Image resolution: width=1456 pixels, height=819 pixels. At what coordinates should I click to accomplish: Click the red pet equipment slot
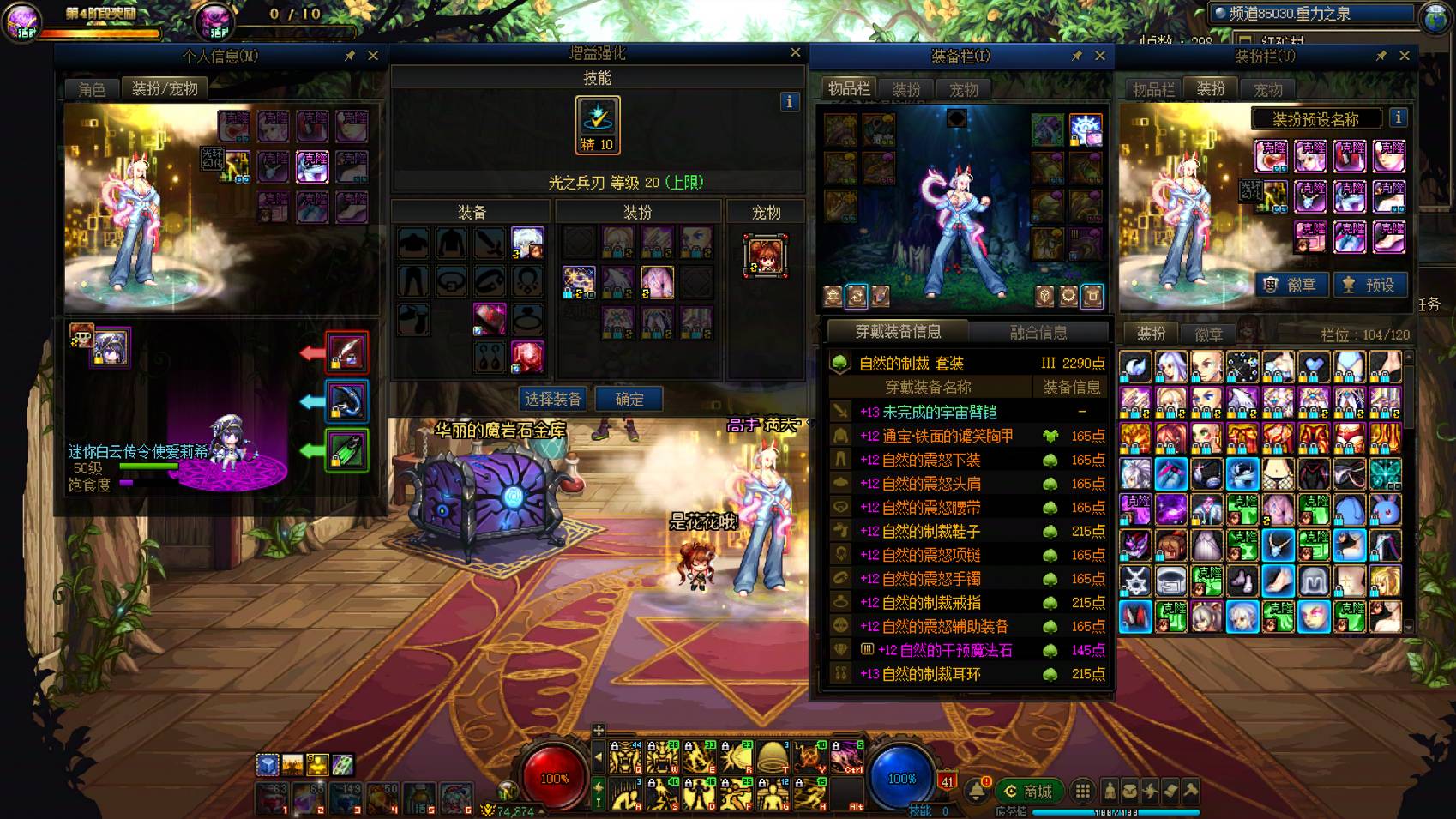(347, 352)
